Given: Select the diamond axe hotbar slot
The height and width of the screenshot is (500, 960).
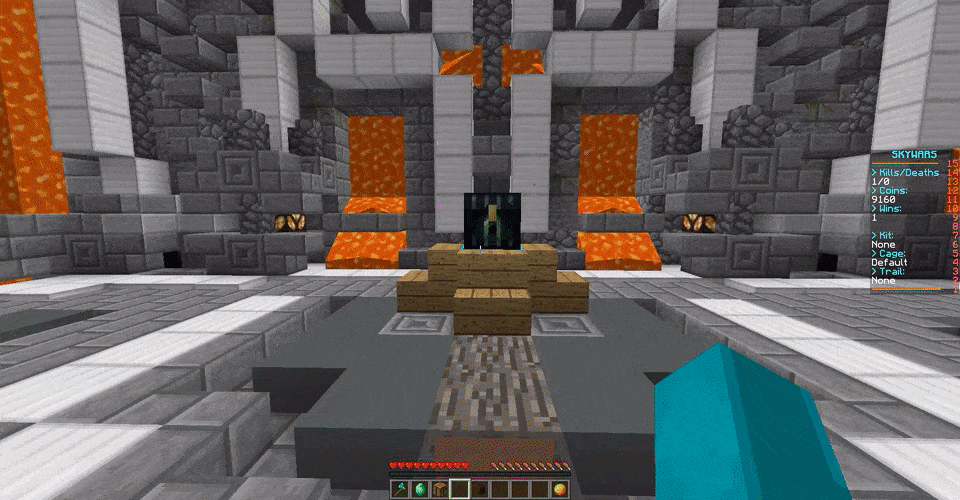Looking at the screenshot, I should [x=399, y=488].
